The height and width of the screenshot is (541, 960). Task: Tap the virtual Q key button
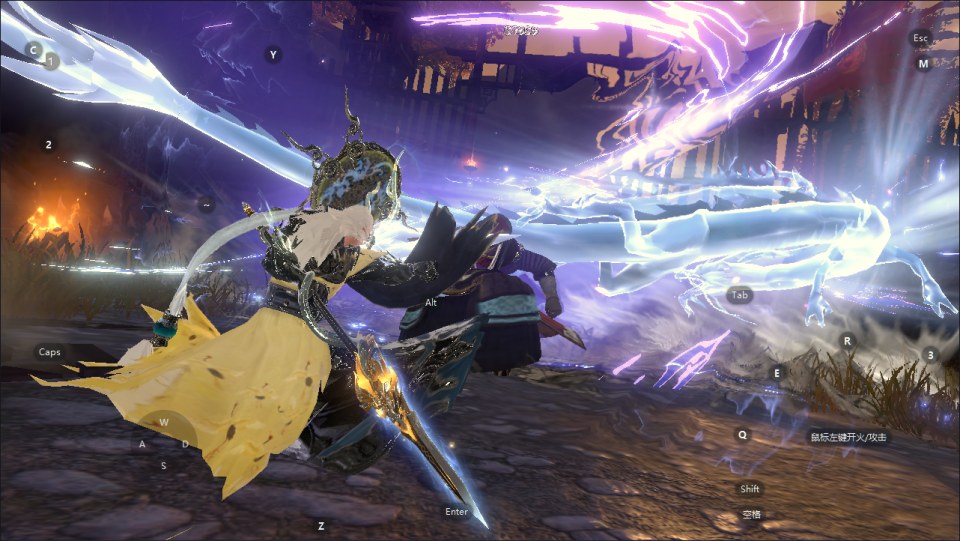(742, 435)
